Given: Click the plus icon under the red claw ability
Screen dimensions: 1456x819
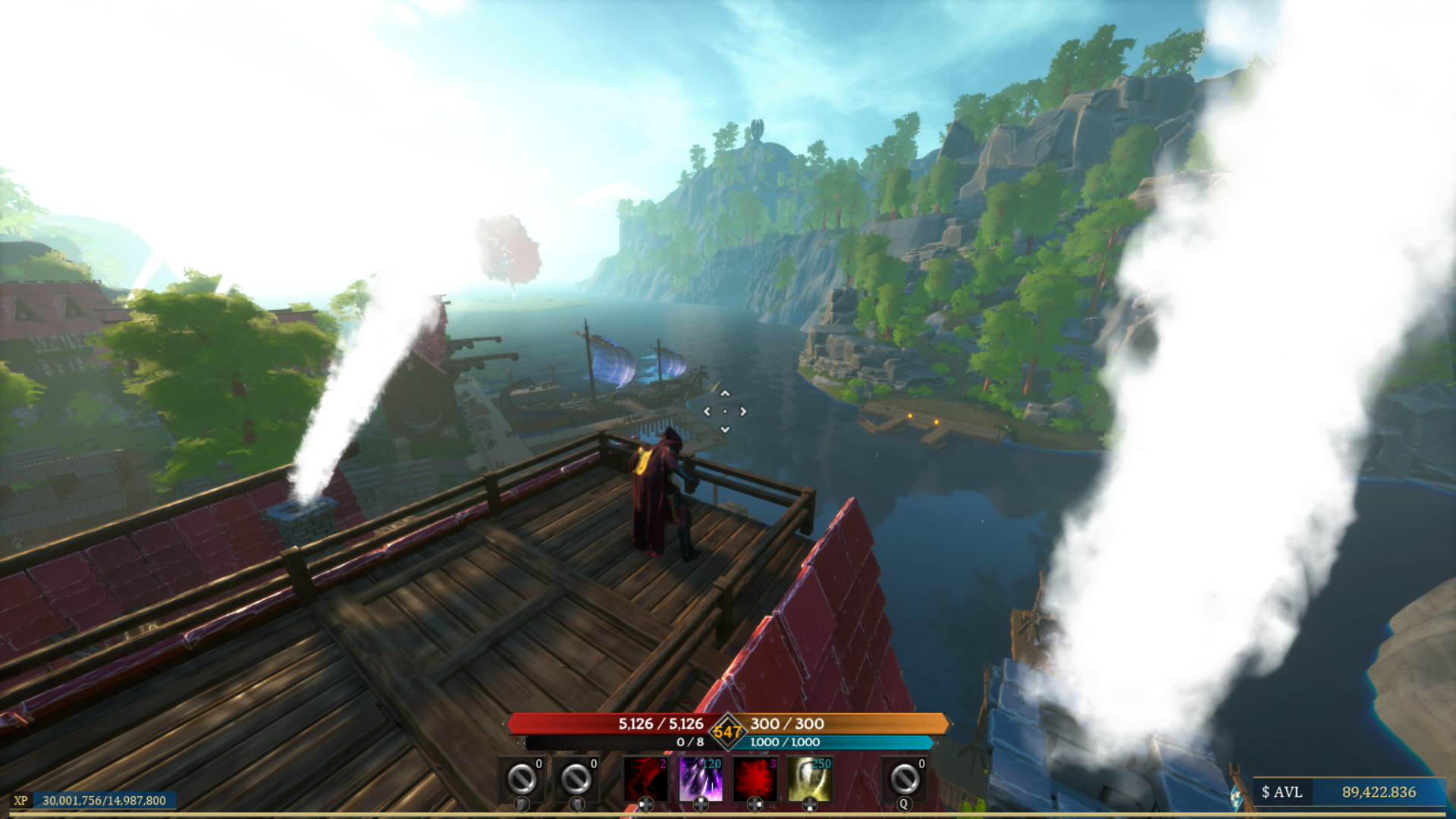Looking at the screenshot, I should click(647, 805).
